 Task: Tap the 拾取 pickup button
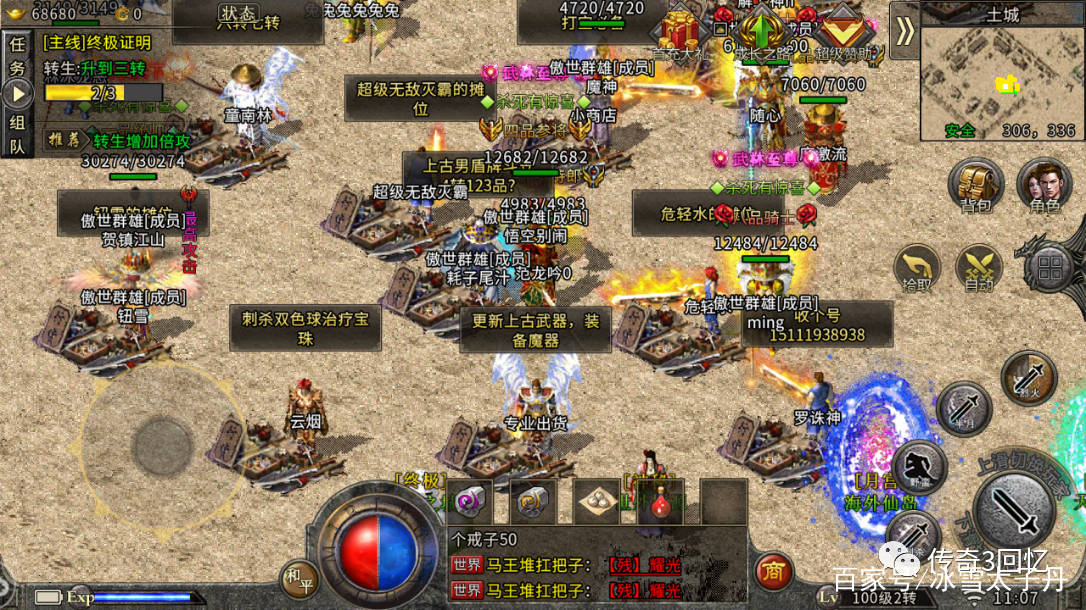pyautogui.click(x=917, y=268)
